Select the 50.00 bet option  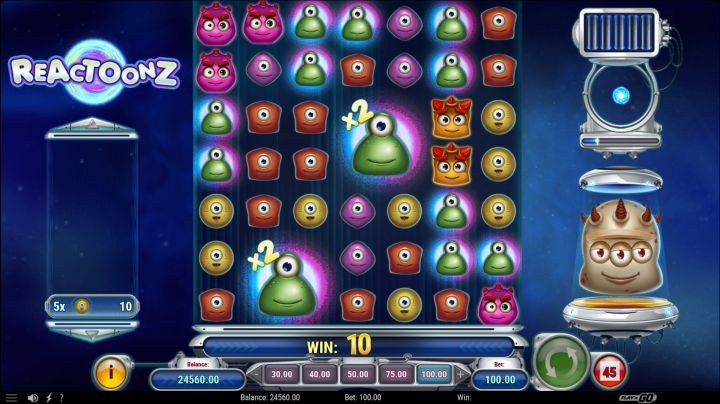pyautogui.click(x=357, y=374)
